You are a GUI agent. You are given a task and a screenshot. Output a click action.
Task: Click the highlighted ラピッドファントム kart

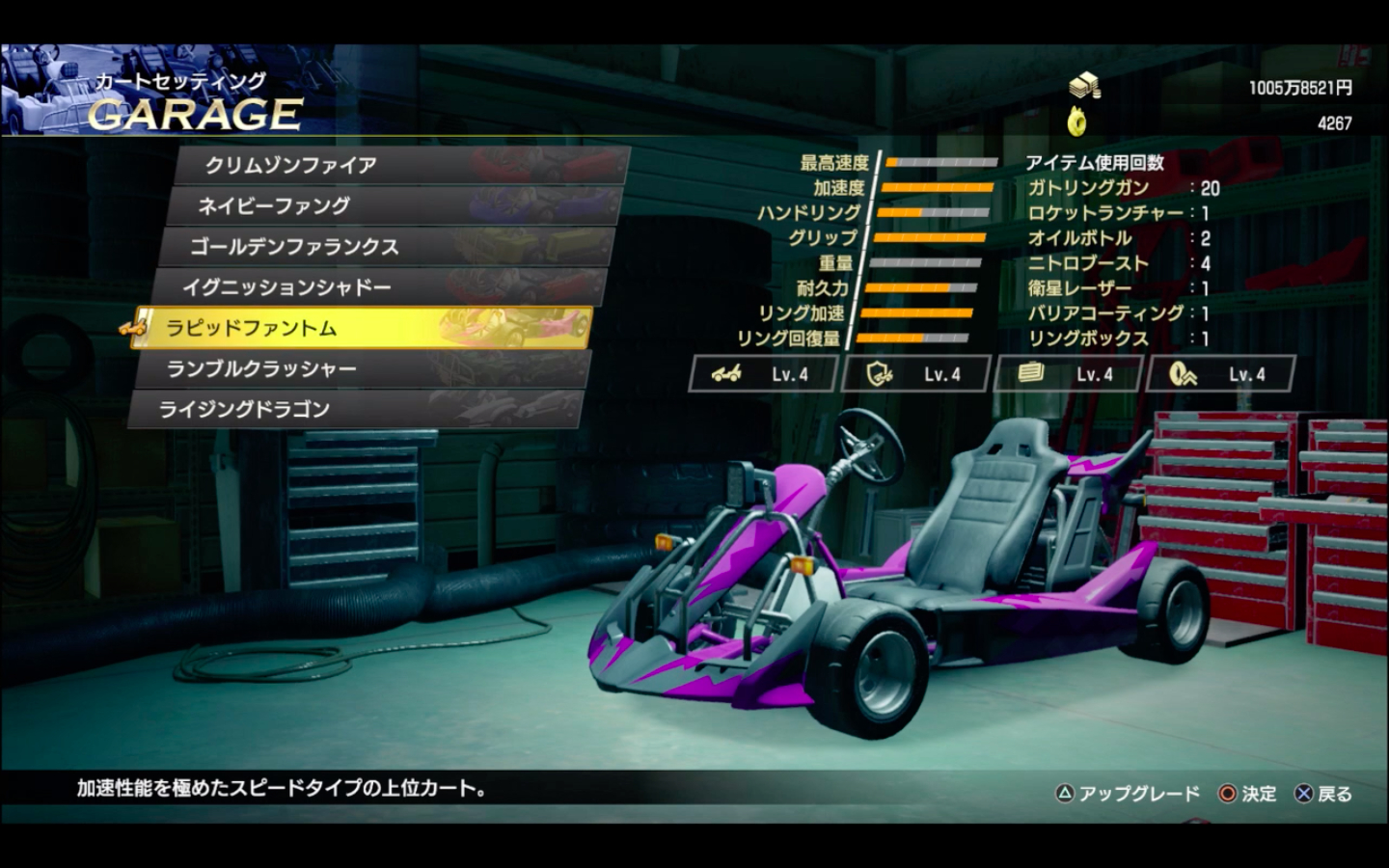click(x=363, y=328)
